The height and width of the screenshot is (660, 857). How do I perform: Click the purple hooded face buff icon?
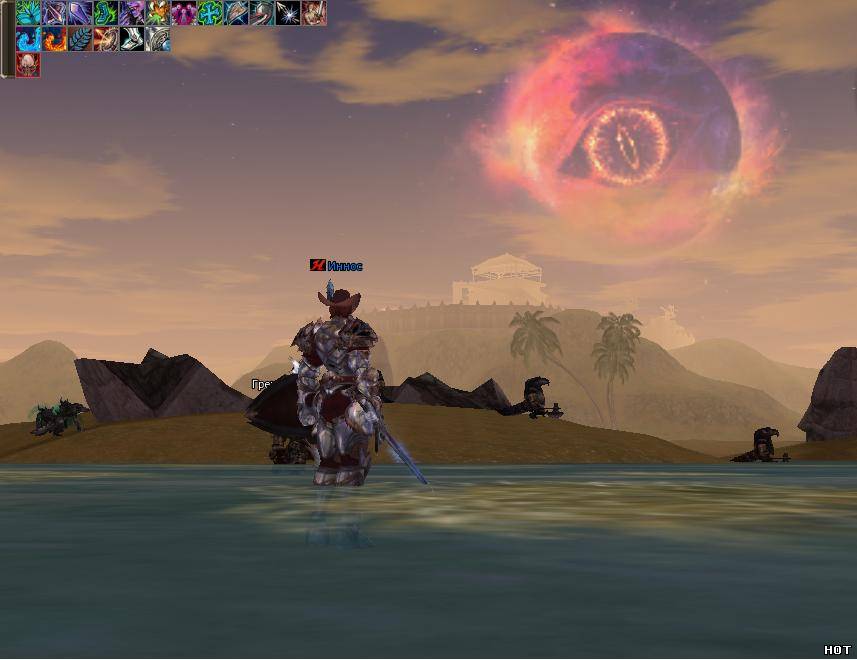point(132,13)
